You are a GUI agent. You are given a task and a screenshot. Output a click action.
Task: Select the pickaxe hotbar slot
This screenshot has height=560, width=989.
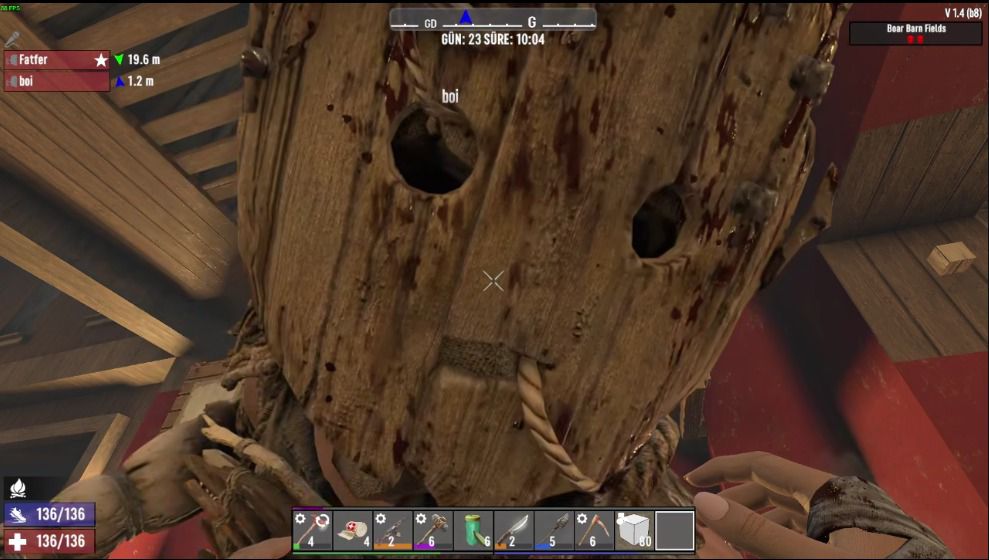594,530
